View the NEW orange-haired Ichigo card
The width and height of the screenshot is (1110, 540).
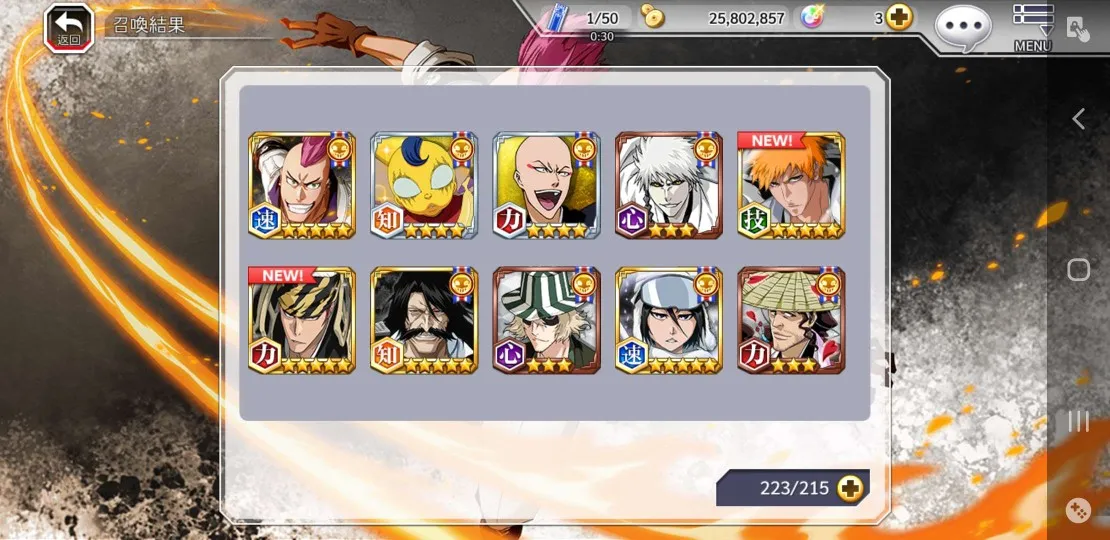pos(791,185)
